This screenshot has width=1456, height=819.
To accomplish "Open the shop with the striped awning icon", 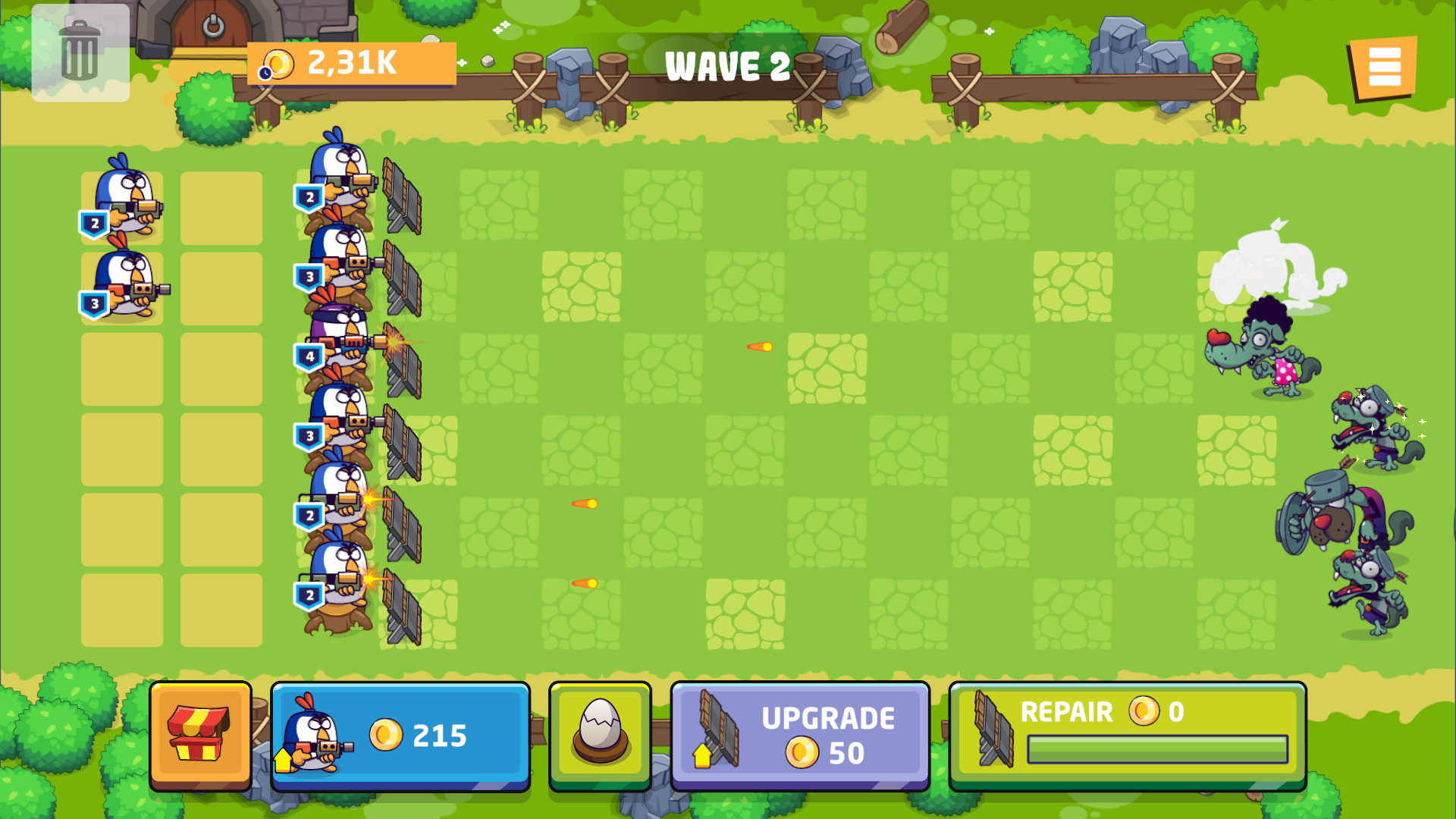I will [x=202, y=733].
